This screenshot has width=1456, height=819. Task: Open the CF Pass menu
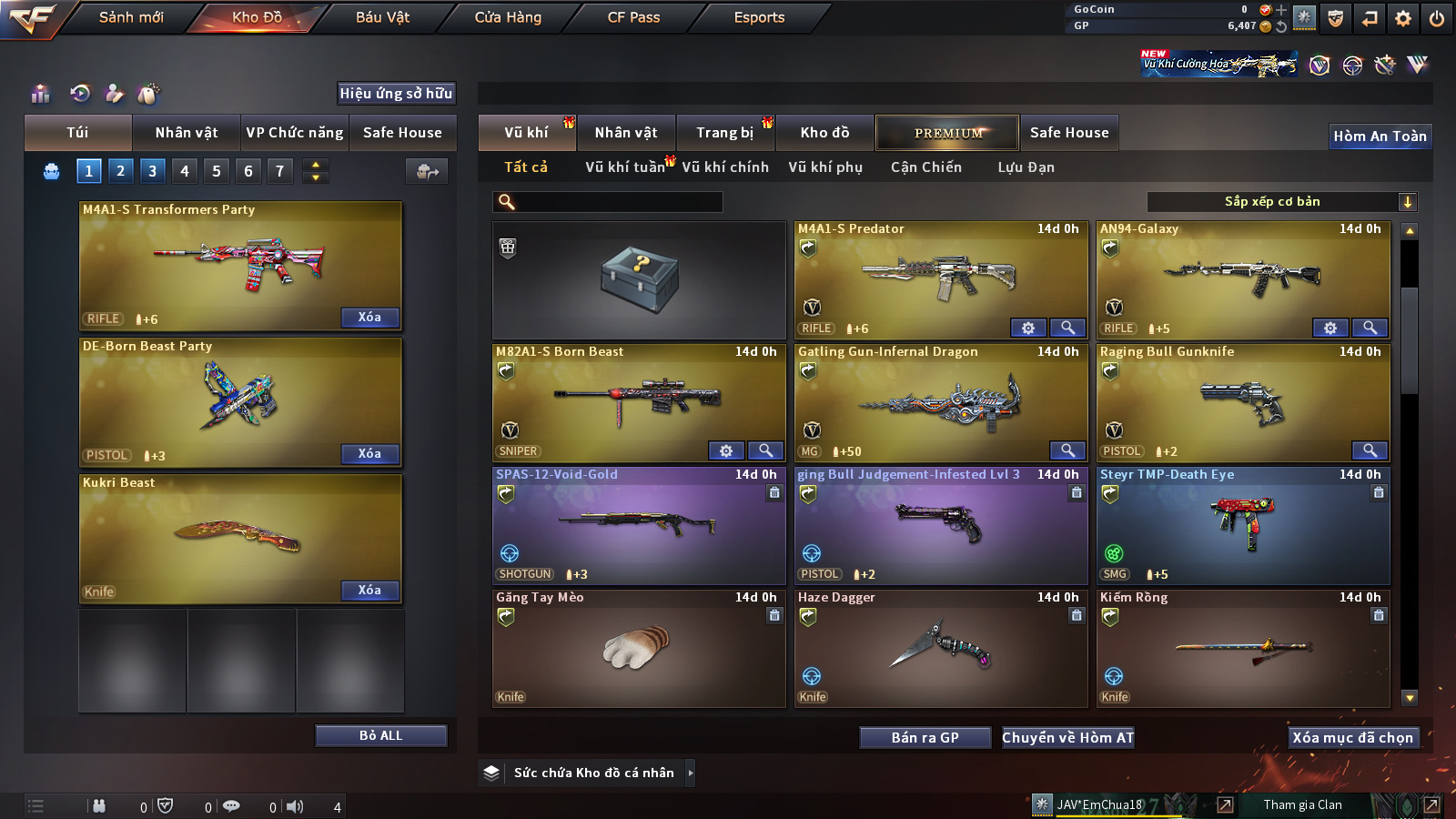click(x=633, y=17)
